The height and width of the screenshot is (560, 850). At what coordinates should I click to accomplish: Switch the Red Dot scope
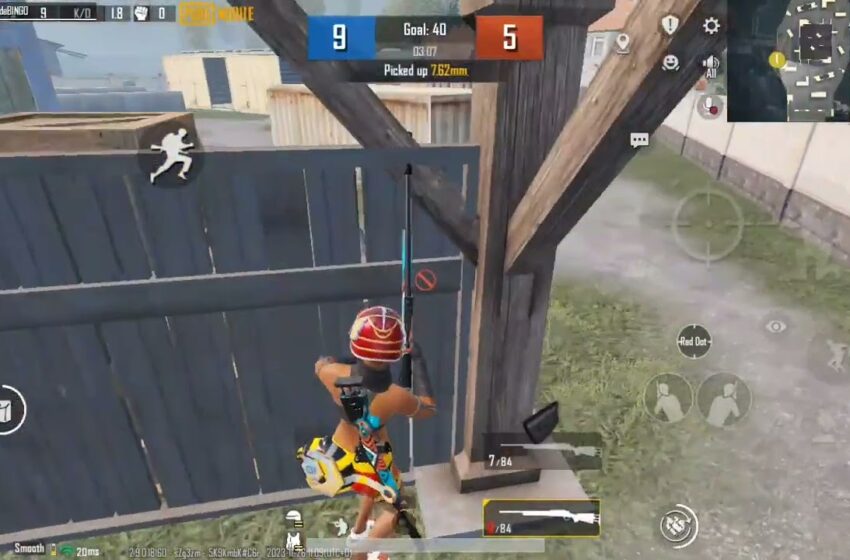click(x=693, y=341)
